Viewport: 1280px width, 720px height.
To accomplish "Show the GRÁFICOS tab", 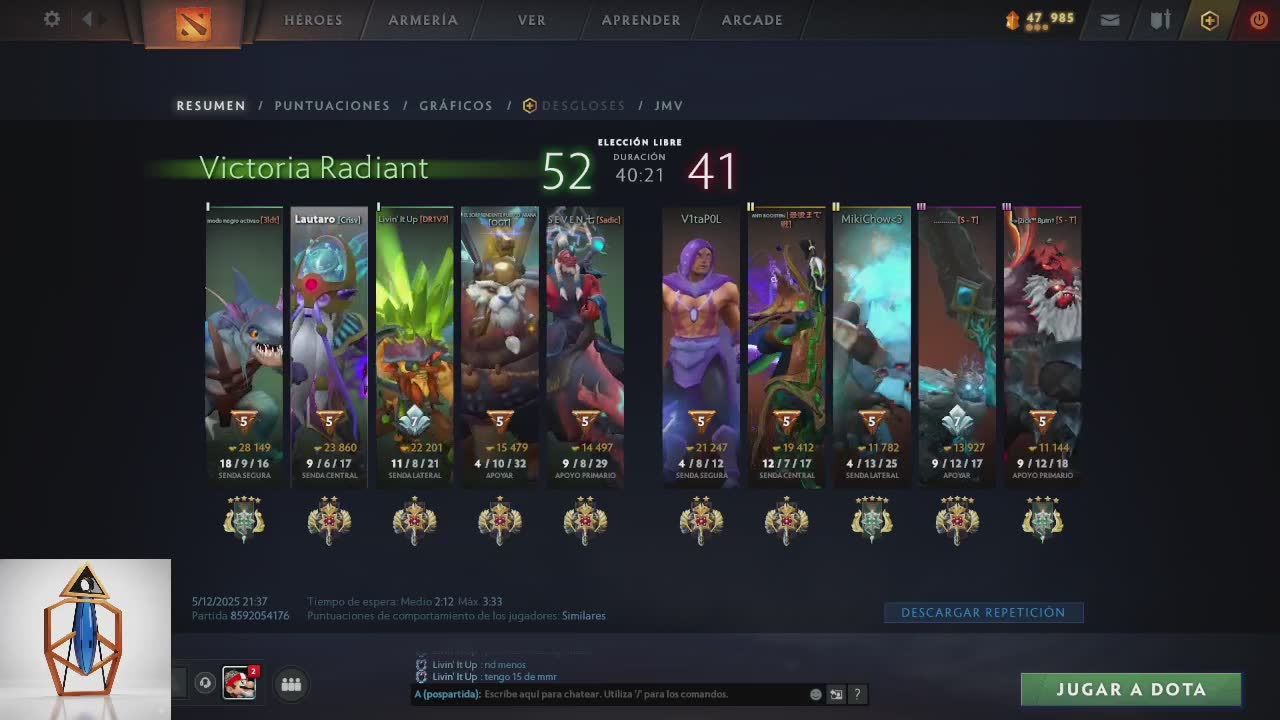I will click(x=456, y=105).
